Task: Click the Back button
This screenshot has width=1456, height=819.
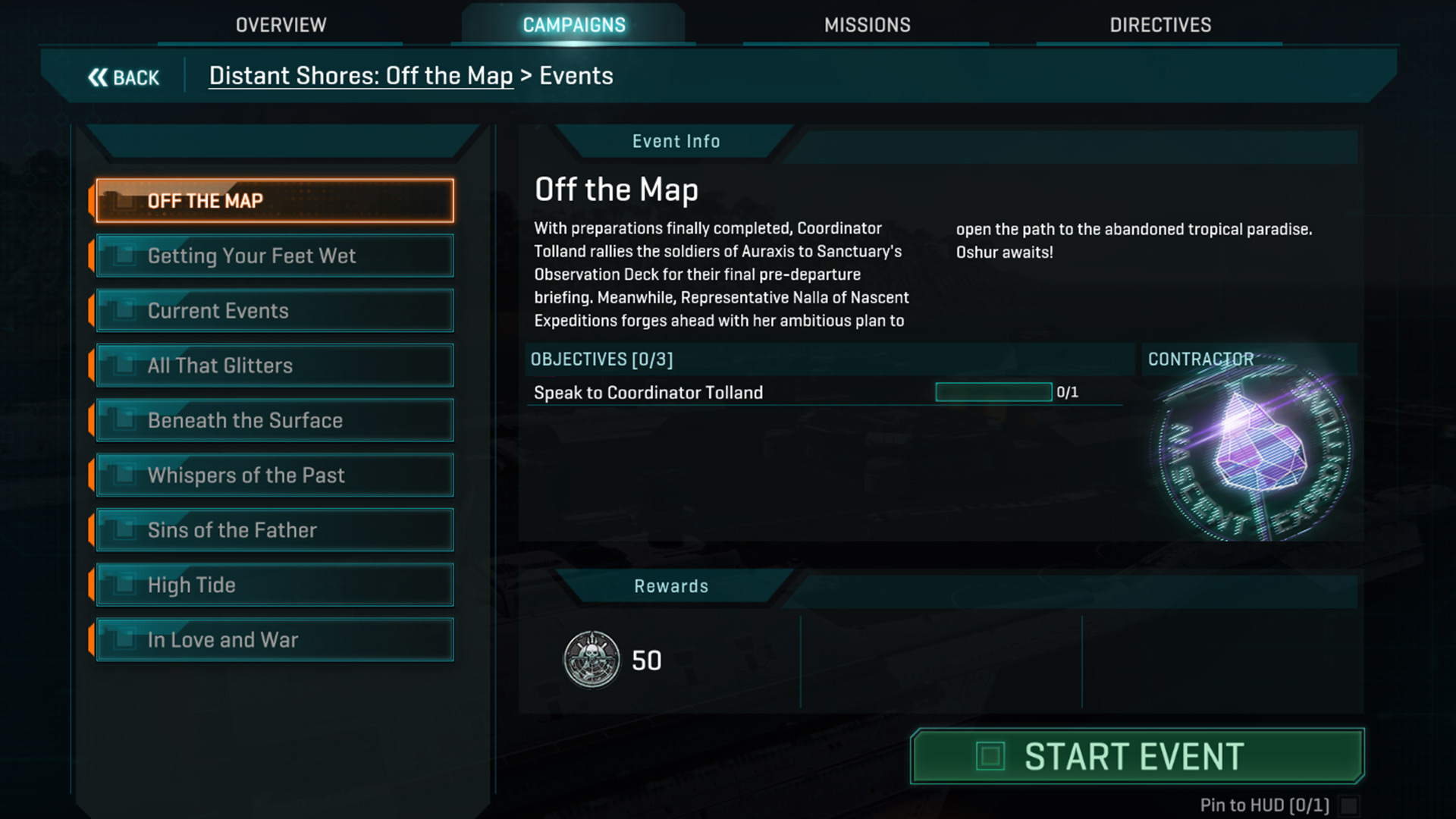Action: pos(124,77)
